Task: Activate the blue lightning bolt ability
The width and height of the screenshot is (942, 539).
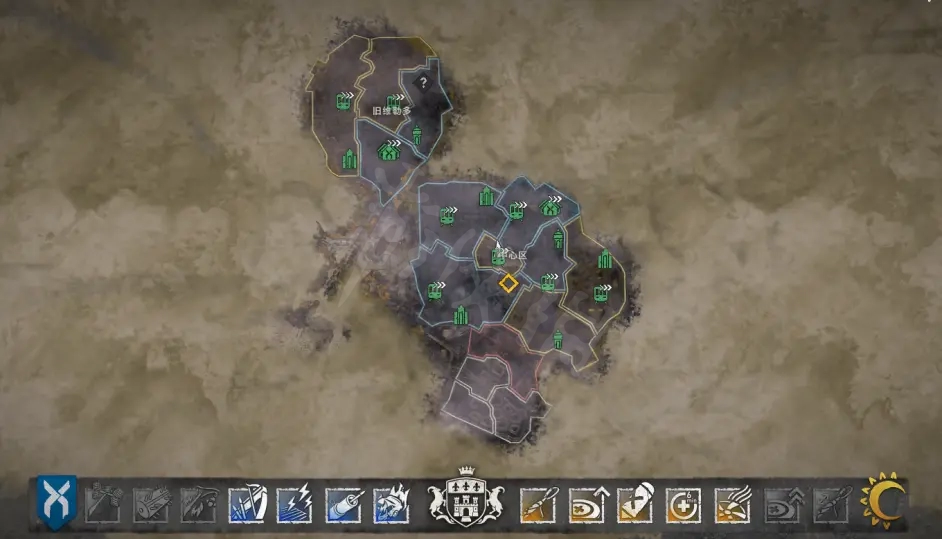Action: 295,502
